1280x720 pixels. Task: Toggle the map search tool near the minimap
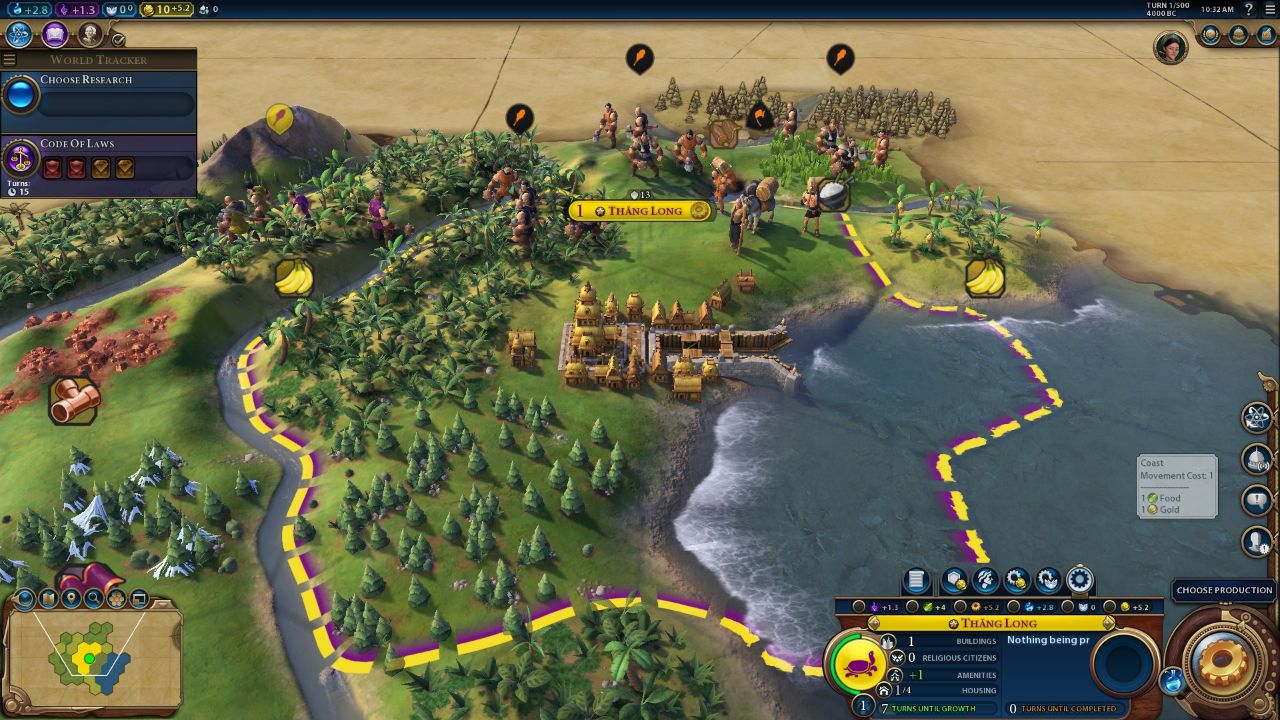pyautogui.click(x=94, y=598)
